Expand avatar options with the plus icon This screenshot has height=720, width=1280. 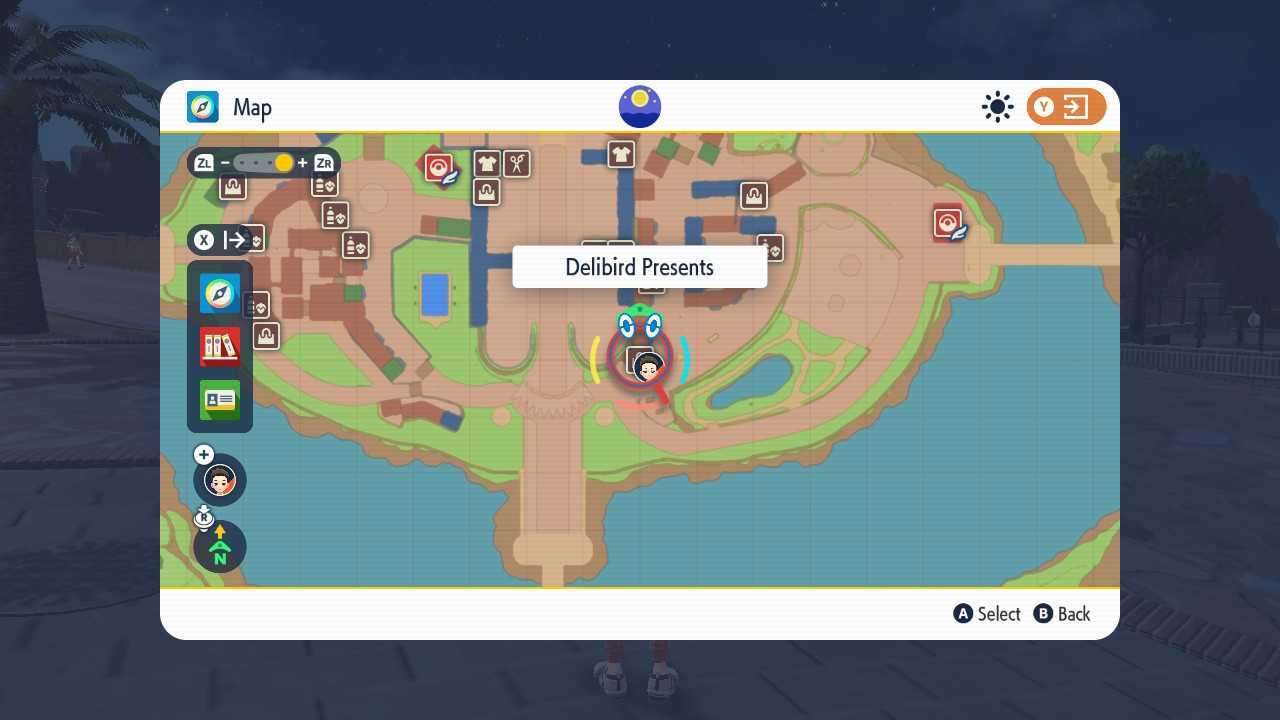point(203,454)
